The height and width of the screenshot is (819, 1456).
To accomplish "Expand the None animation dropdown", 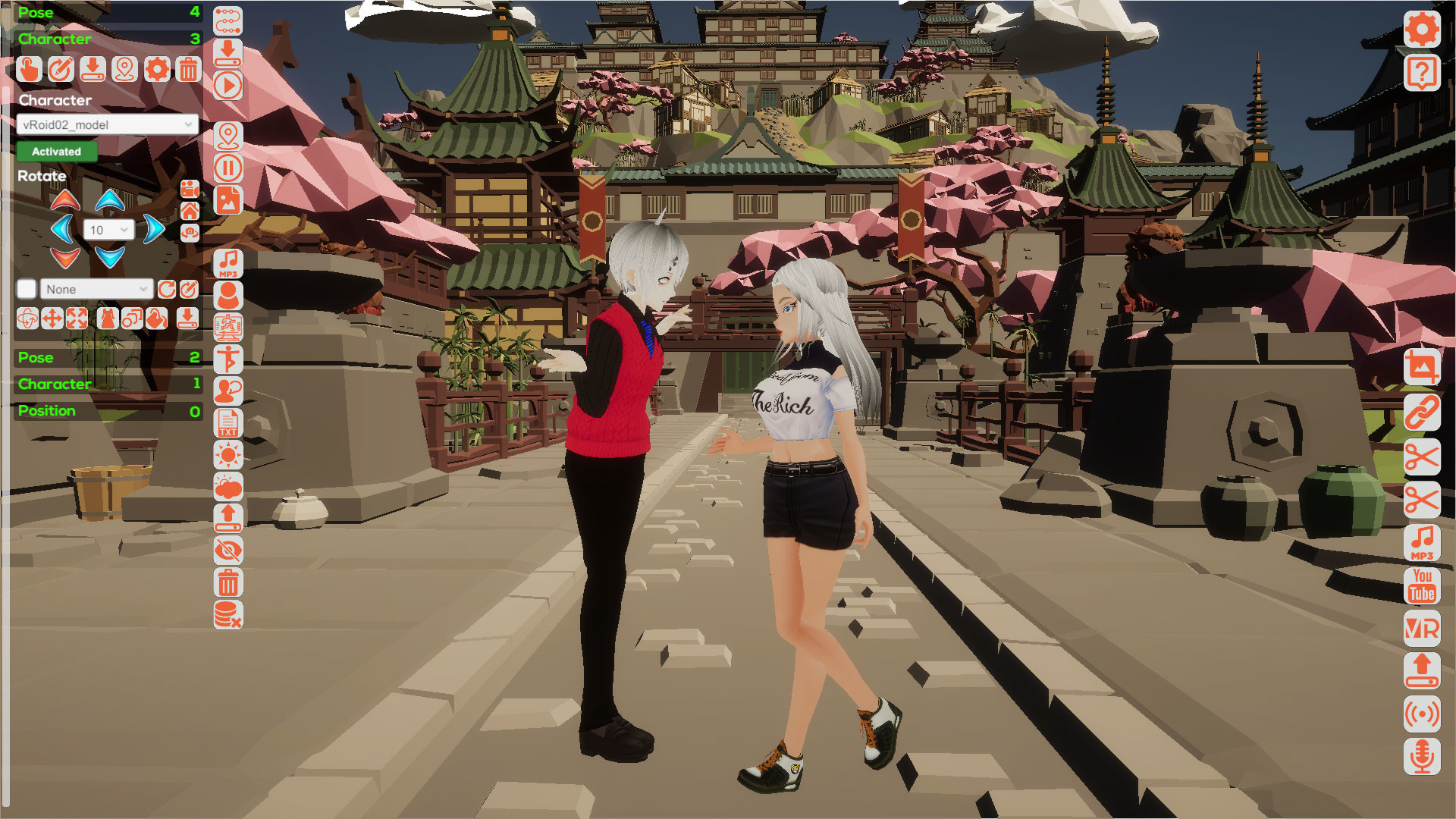I will 96,289.
